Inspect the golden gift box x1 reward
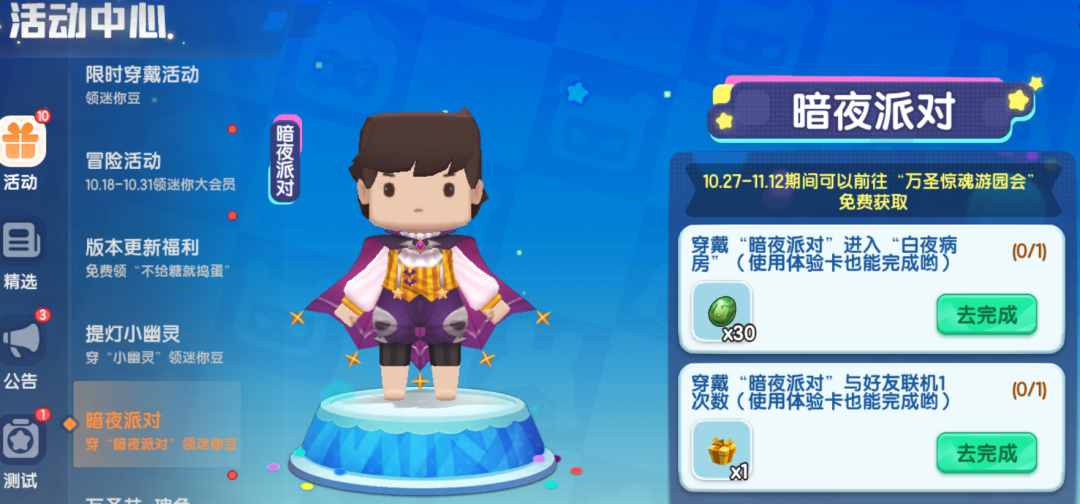 click(722, 451)
